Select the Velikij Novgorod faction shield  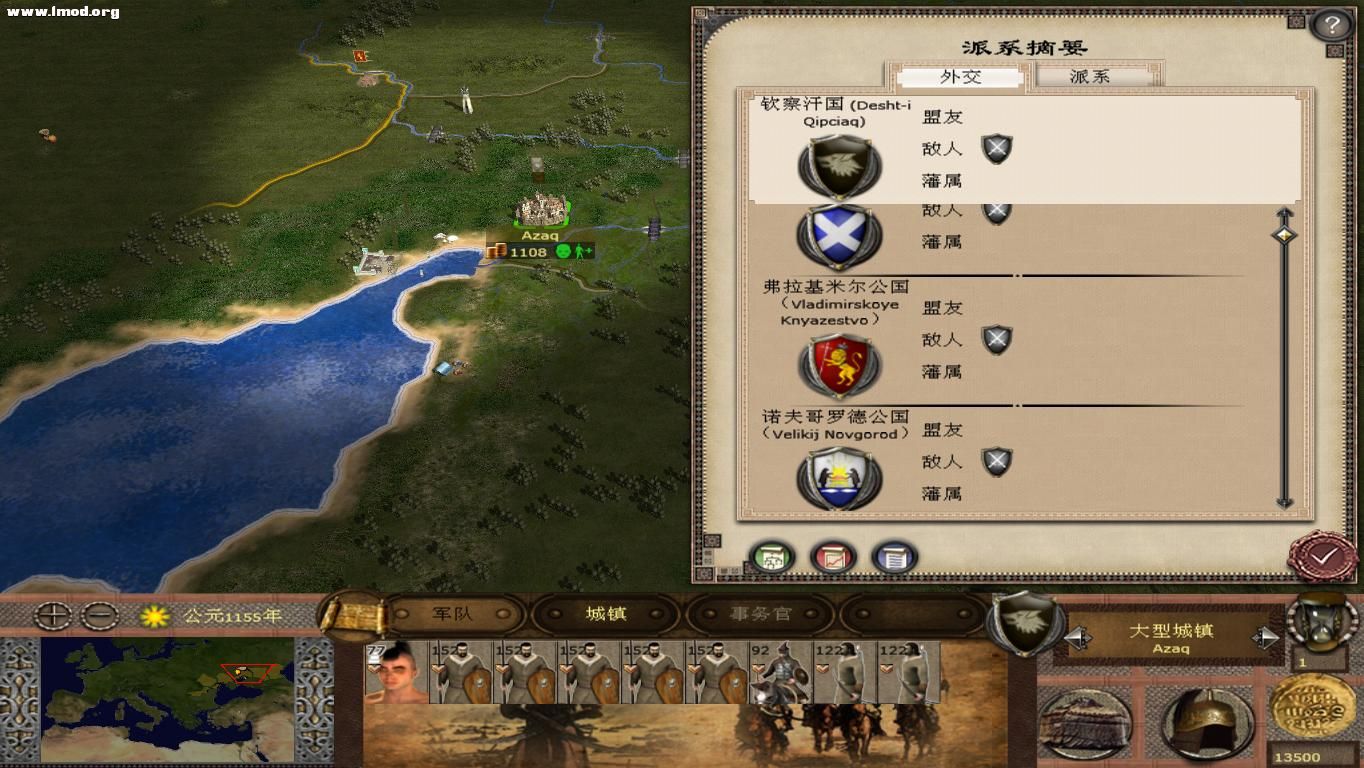[x=840, y=478]
